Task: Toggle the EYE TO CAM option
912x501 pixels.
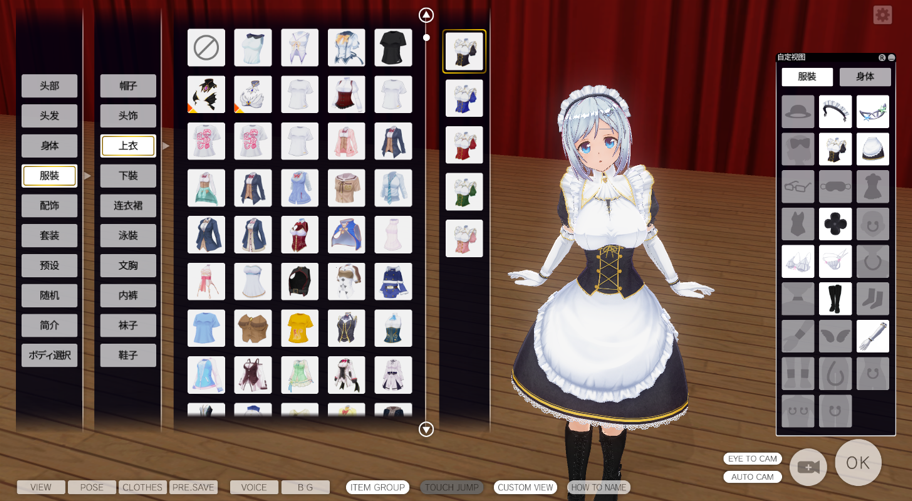Action: (753, 459)
